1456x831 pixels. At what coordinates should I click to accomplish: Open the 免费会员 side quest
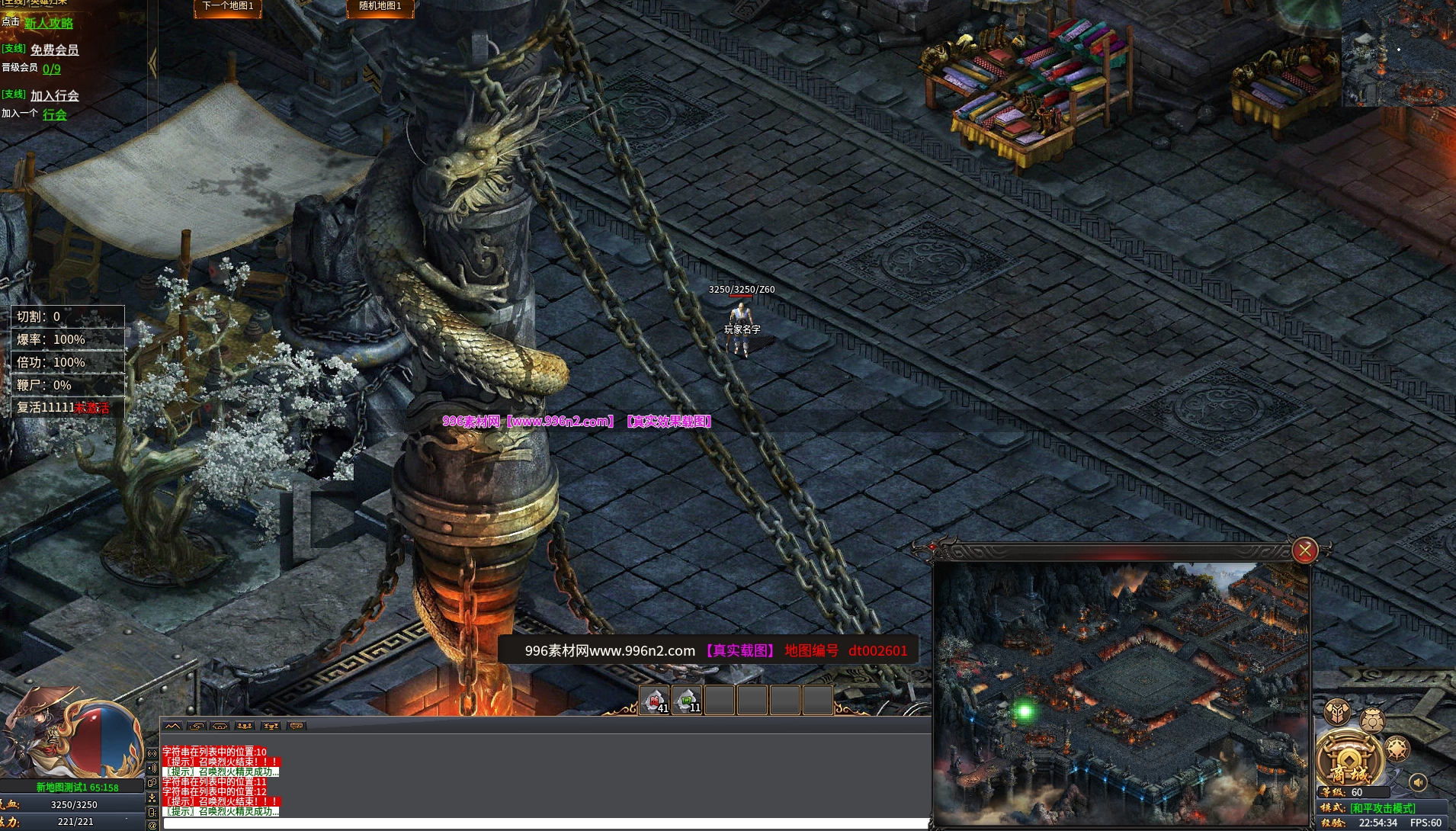[x=54, y=50]
